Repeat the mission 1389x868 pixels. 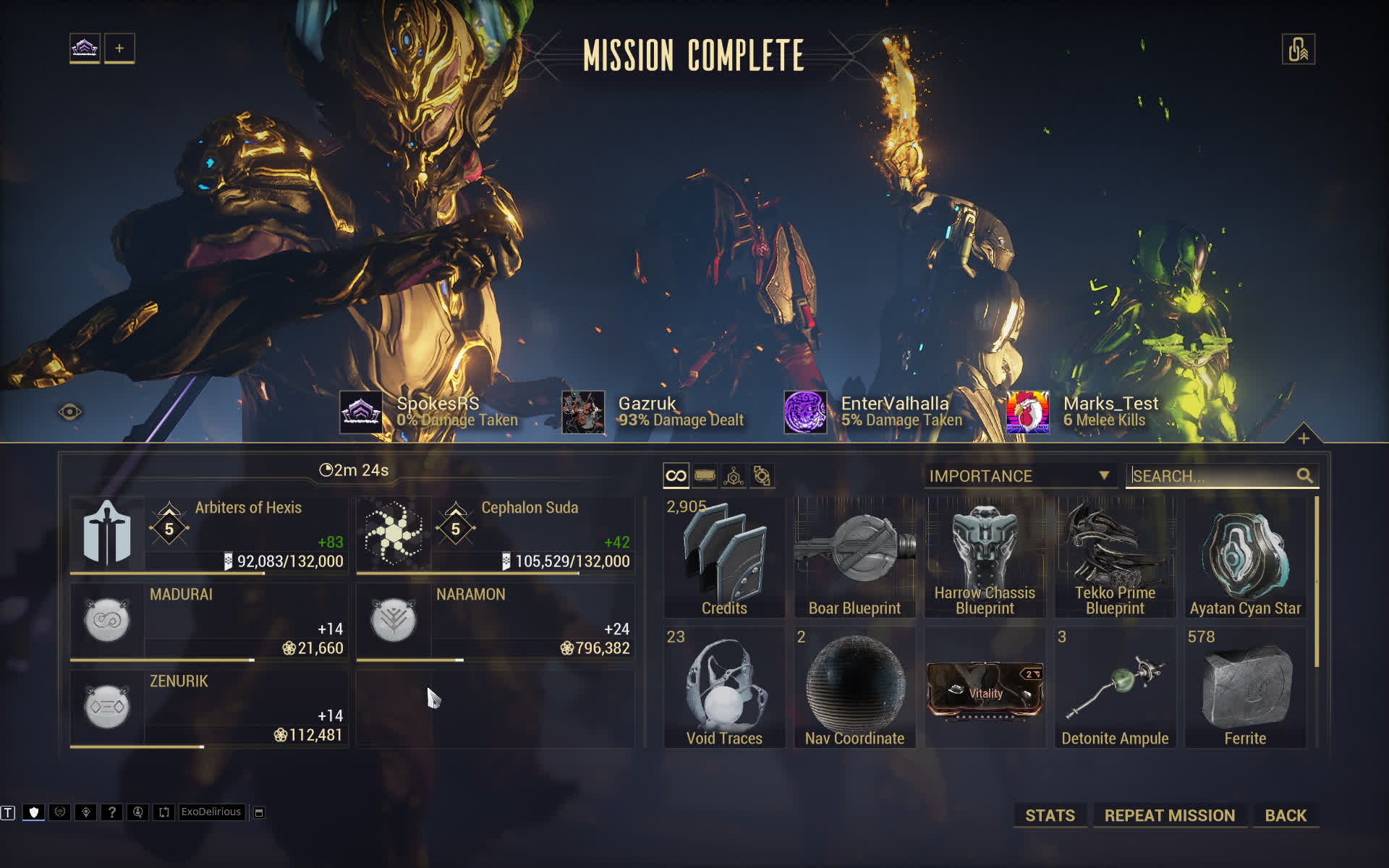coord(1169,815)
